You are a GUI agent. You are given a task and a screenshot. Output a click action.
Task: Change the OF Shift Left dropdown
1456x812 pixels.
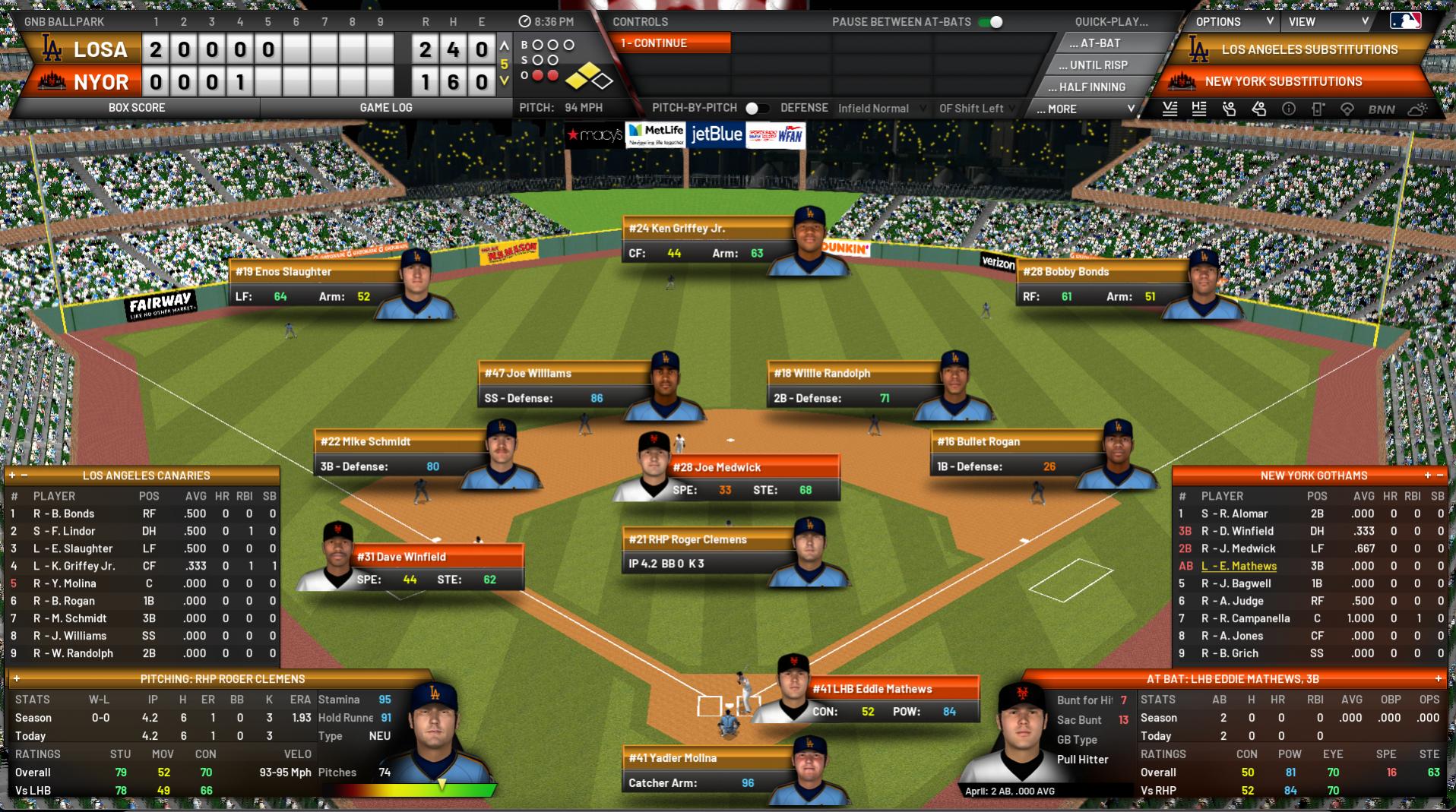pyautogui.click(x=977, y=109)
